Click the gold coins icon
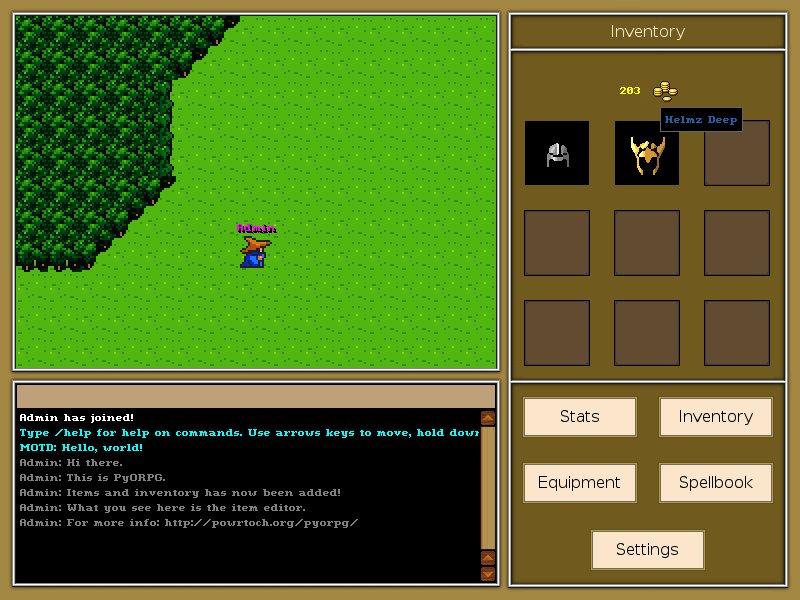The width and height of the screenshot is (800, 600). pyautogui.click(x=665, y=91)
